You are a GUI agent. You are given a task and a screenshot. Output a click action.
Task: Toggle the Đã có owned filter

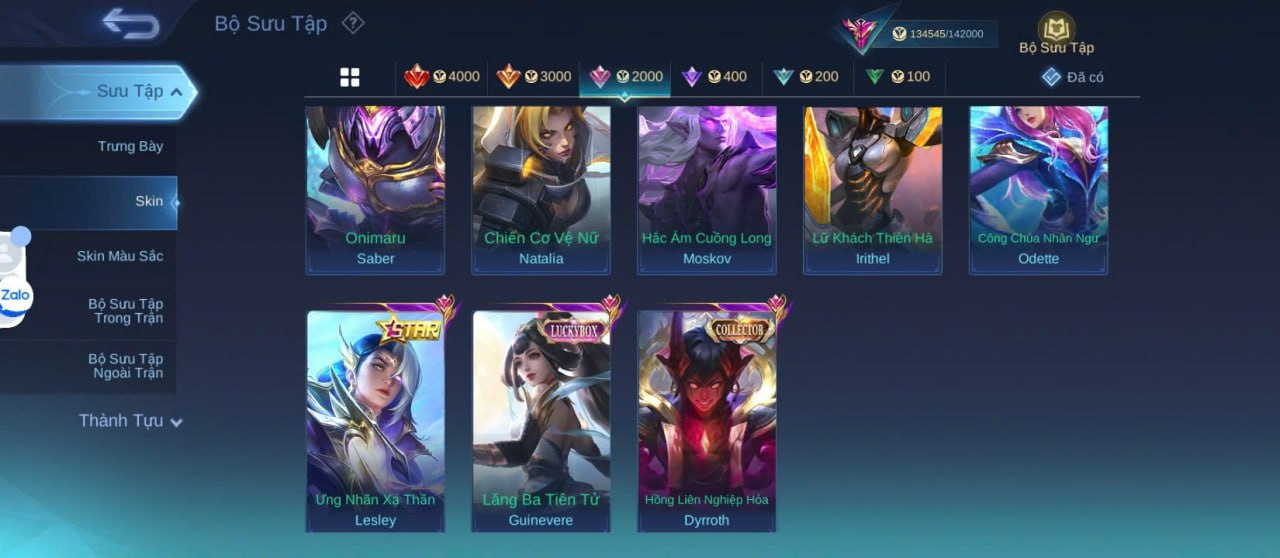pyautogui.click(x=1073, y=77)
